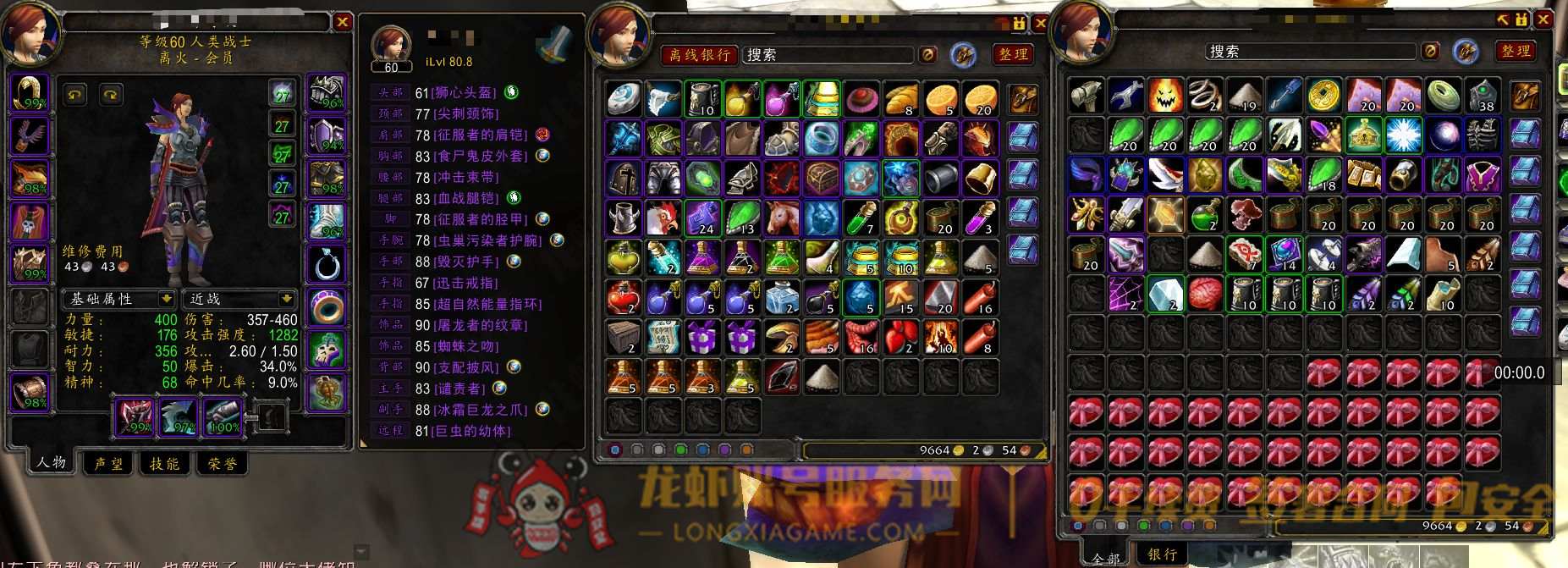Viewport: 1568px width, 568px height.
Task: Select the chicken pet item in the bag
Action: [663, 218]
